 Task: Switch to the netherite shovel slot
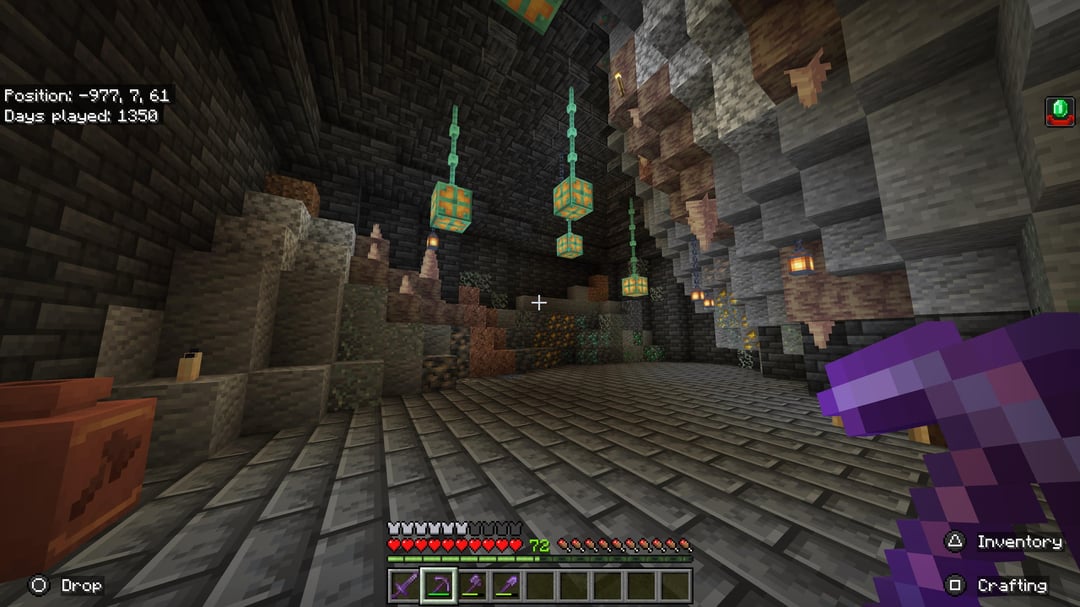504,585
